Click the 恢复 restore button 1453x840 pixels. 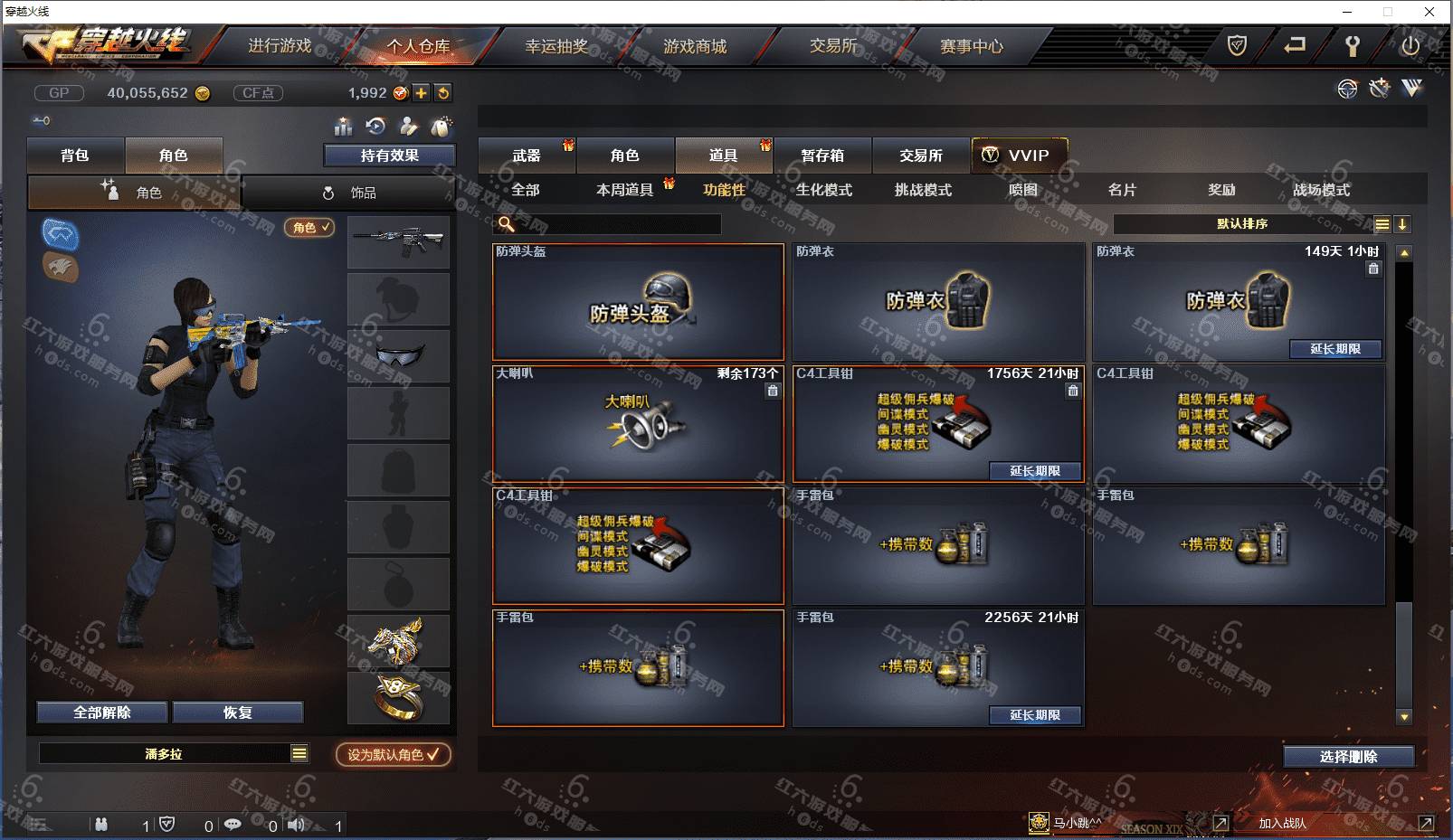[237, 713]
